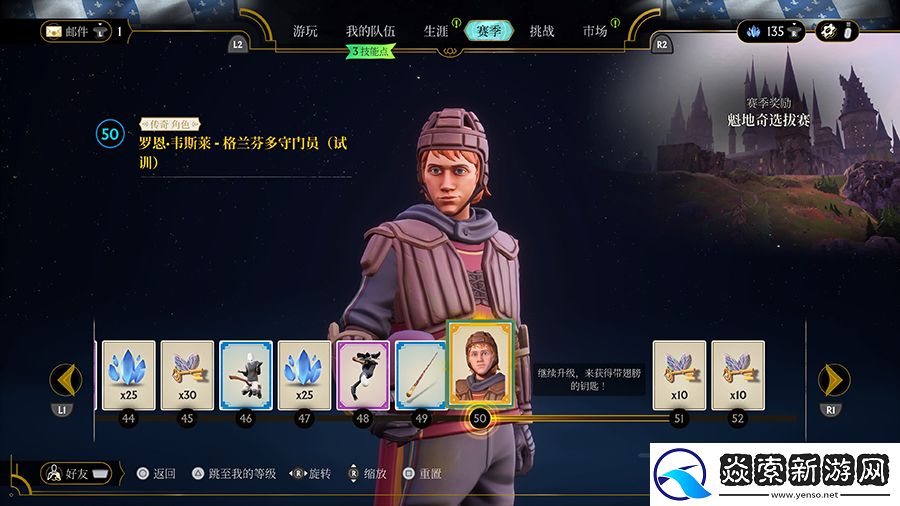Open the 挑战 tab
The height and width of the screenshot is (506, 900).
coord(541,31)
